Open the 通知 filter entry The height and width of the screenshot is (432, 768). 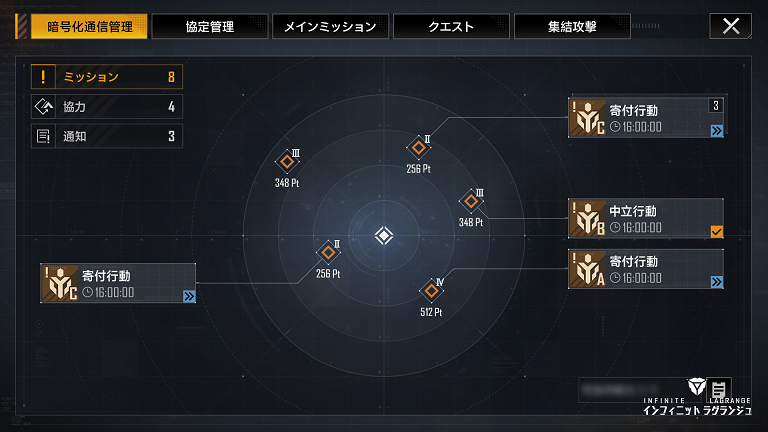107,136
